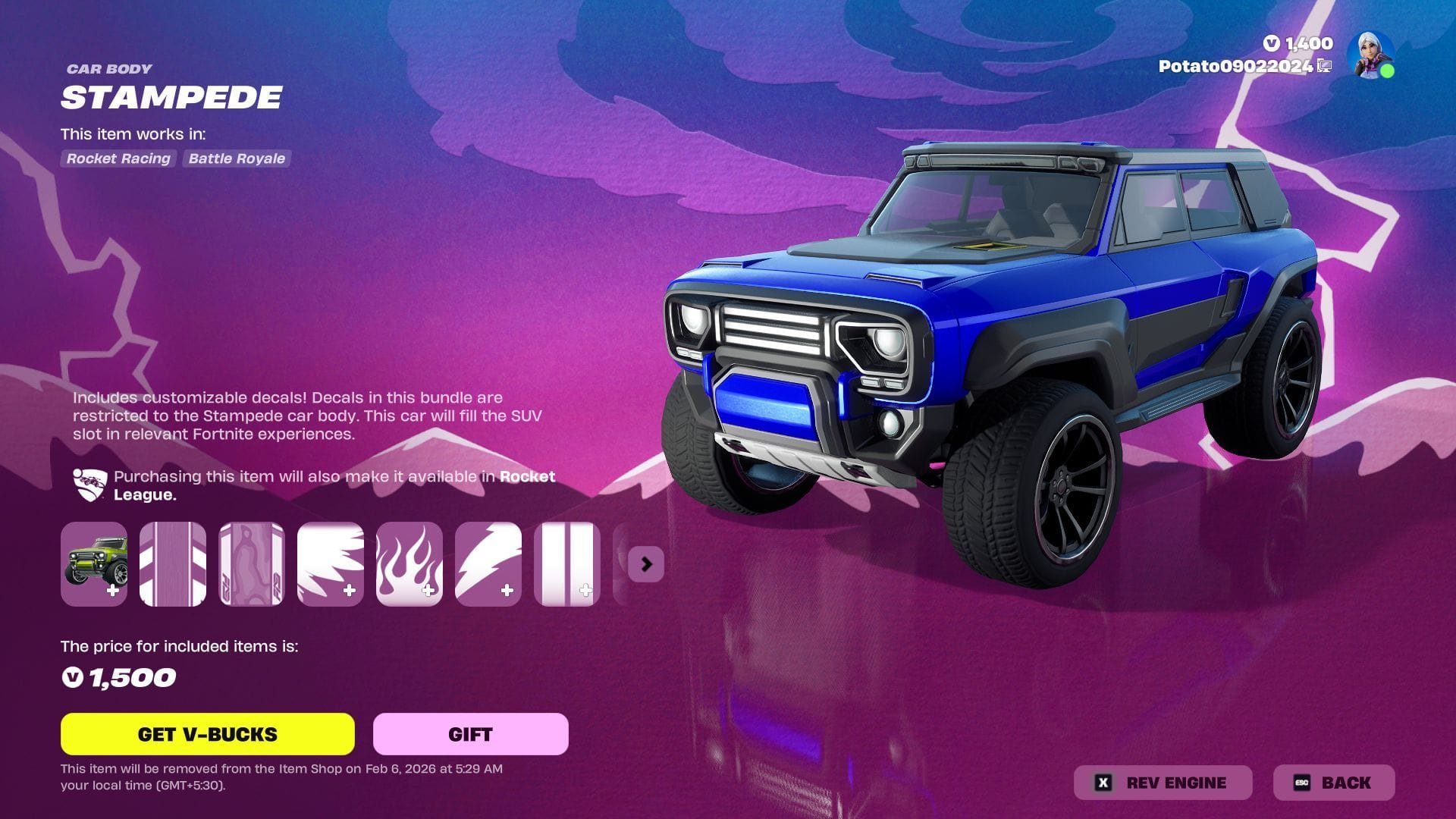Choose the jagged wing decal thumbnail
This screenshot has width=1456, height=819.
click(x=331, y=564)
